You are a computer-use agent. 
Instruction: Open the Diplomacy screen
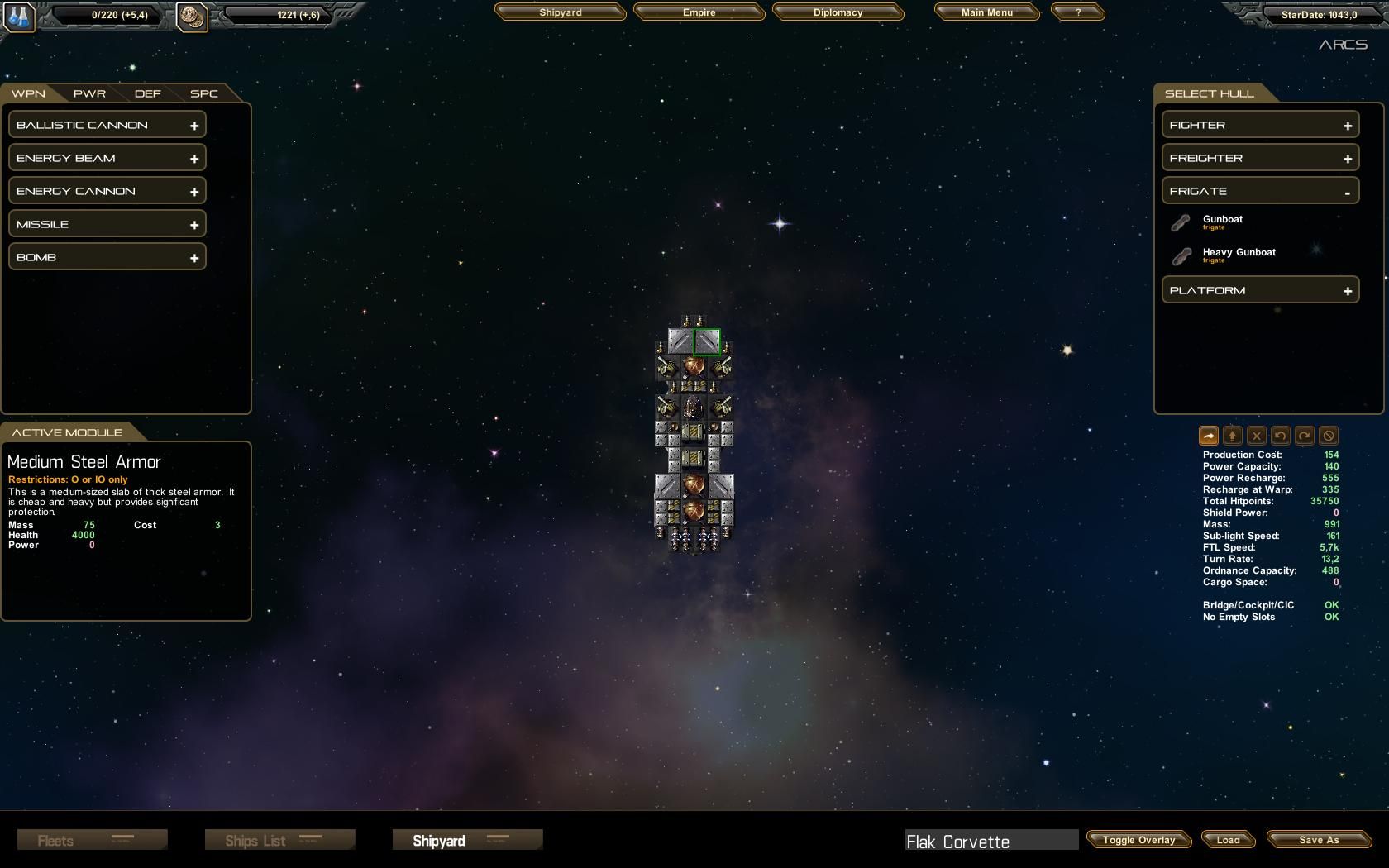pos(838,12)
